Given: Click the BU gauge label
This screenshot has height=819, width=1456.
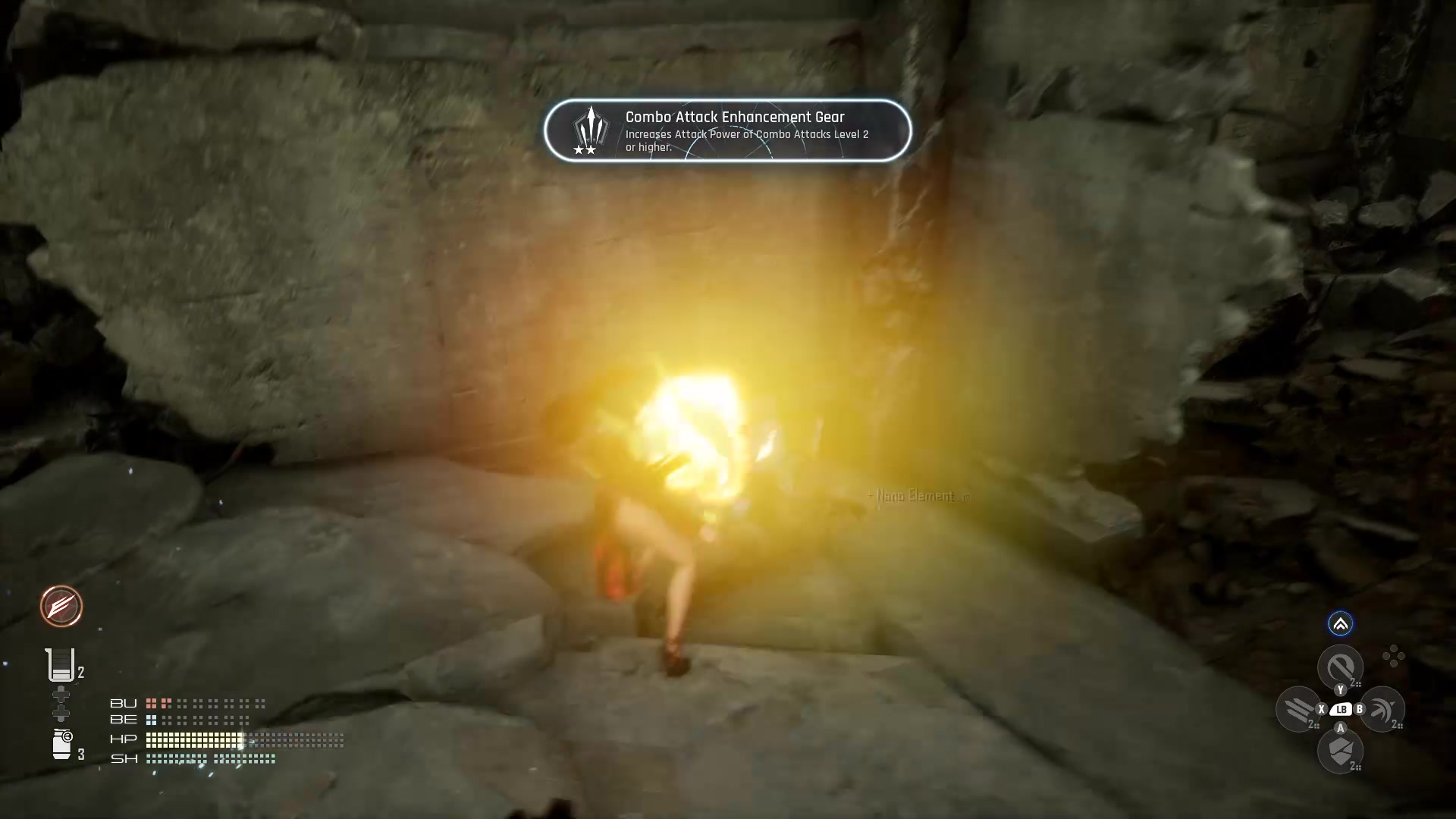Looking at the screenshot, I should pyautogui.click(x=123, y=704).
